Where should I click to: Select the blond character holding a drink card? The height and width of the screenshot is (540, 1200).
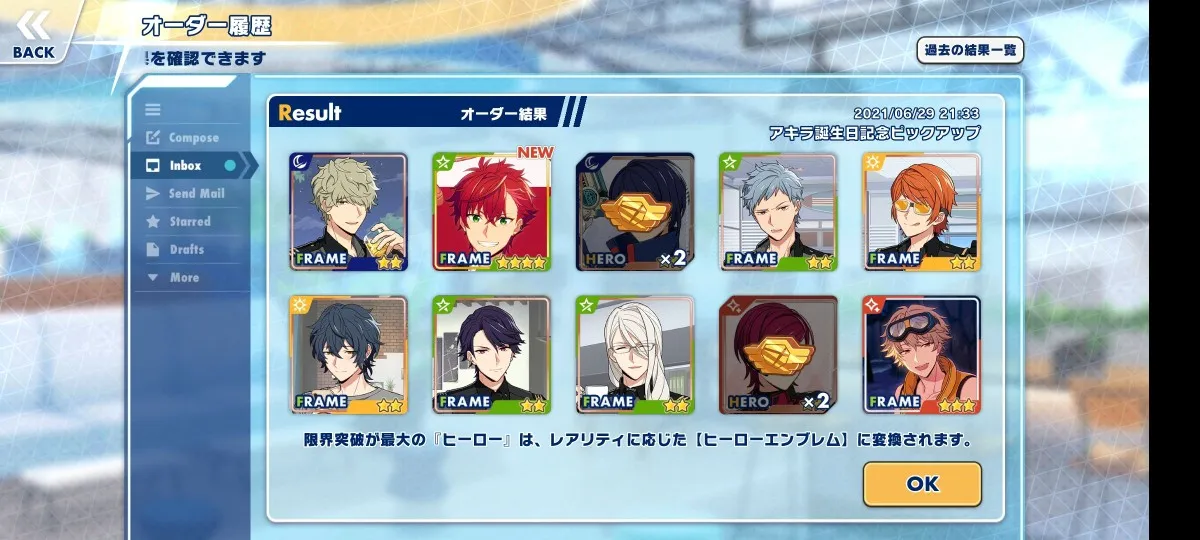[x=348, y=212]
